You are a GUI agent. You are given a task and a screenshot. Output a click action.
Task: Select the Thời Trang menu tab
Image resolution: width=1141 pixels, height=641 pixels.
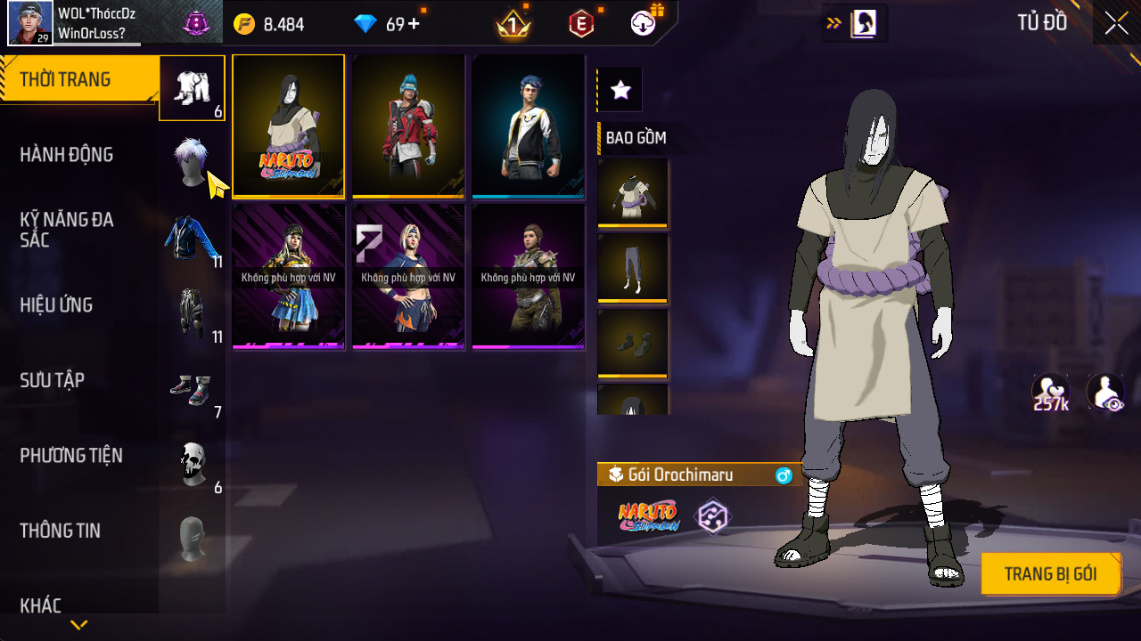tap(65, 80)
